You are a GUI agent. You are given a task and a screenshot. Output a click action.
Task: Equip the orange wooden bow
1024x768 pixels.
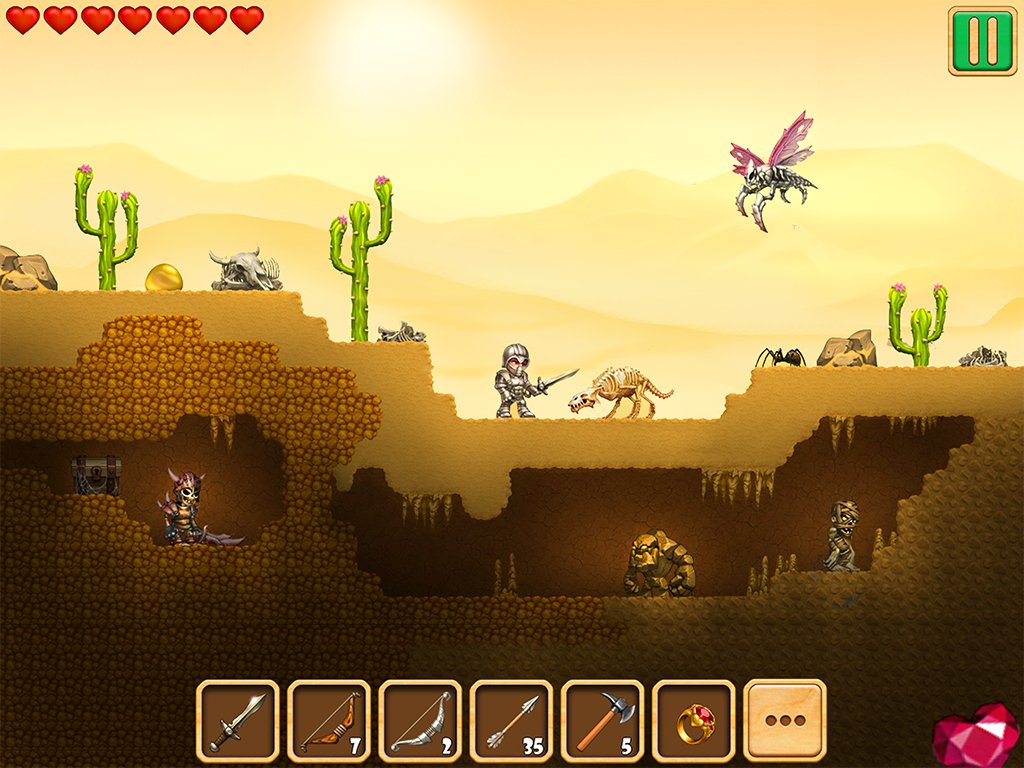point(329,720)
